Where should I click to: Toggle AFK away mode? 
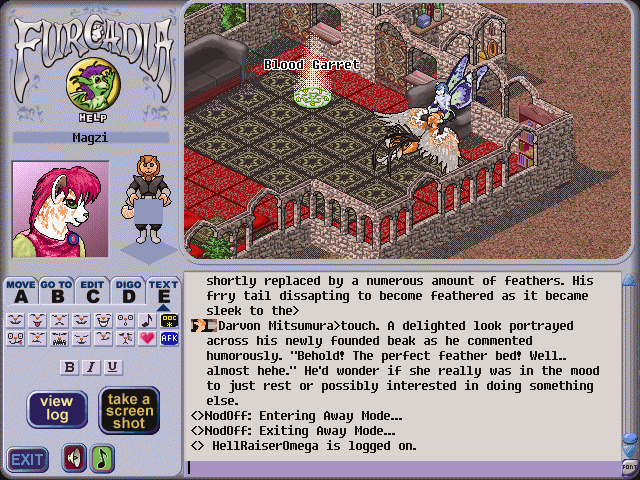(x=169, y=339)
